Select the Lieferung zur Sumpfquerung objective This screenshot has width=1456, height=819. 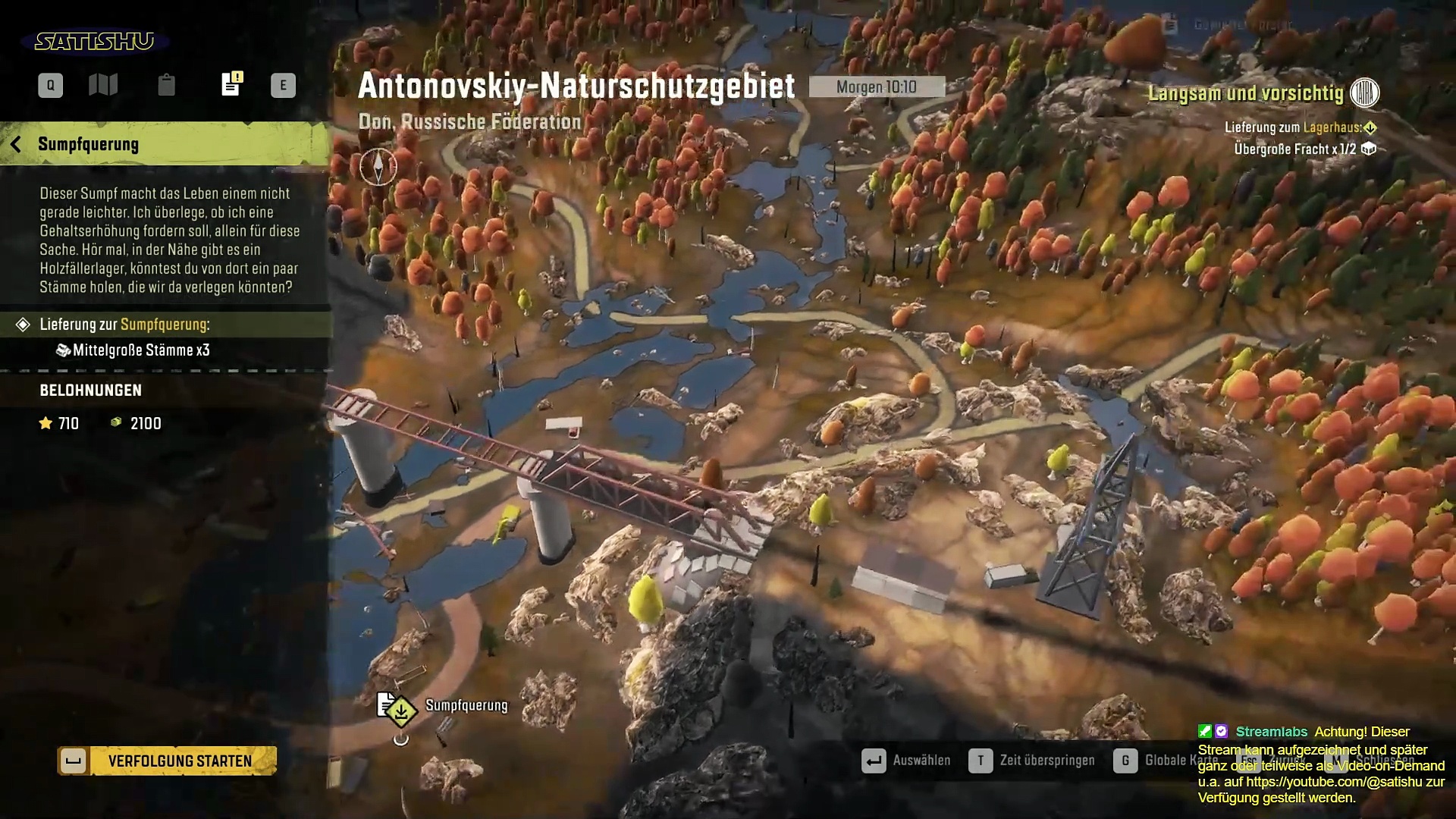[125, 325]
